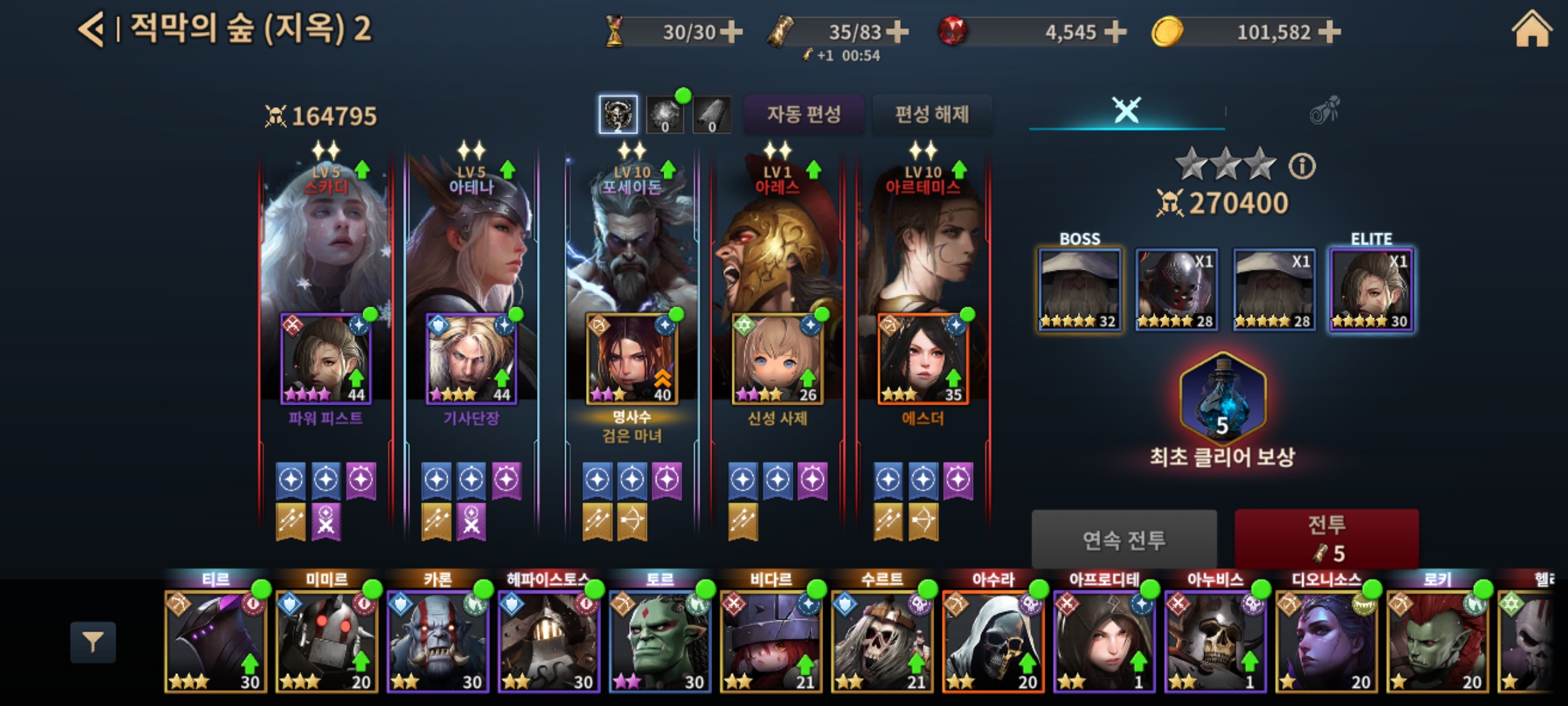Return to the home screen
Image resolution: width=1568 pixels, height=706 pixels.
pyautogui.click(x=1531, y=30)
